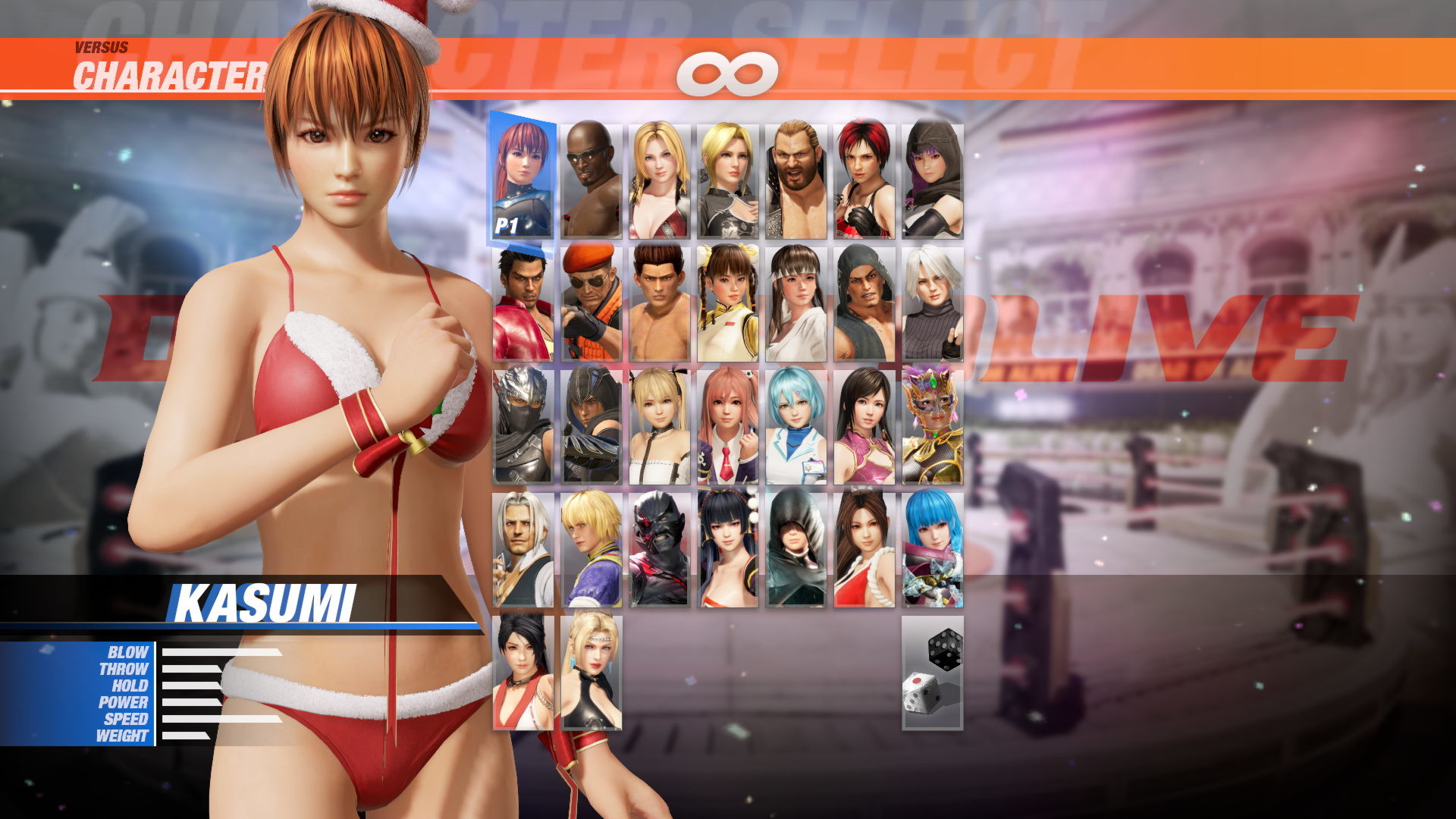Select Kasumi's portrait marked P1
Viewport: 1456px width, 819px height.
[x=523, y=174]
